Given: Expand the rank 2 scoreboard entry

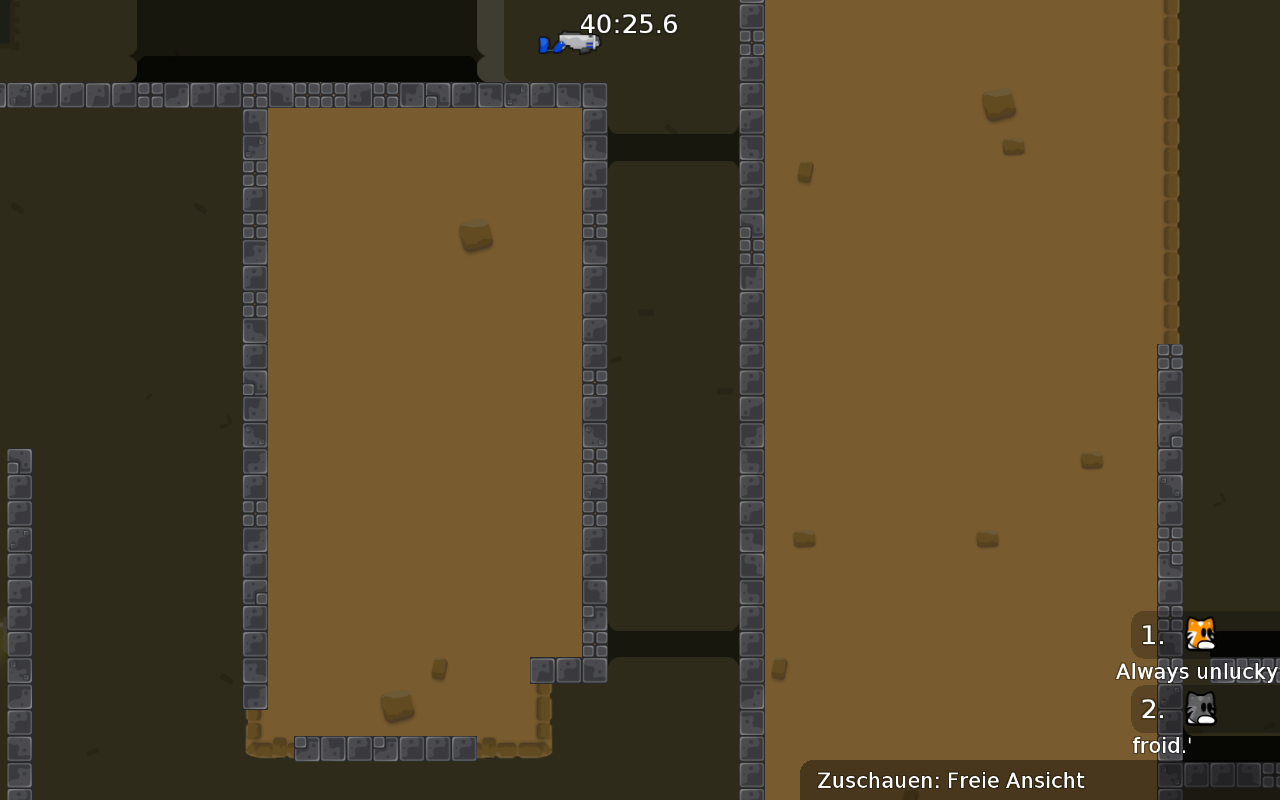Looking at the screenshot, I should [1150, 709].
